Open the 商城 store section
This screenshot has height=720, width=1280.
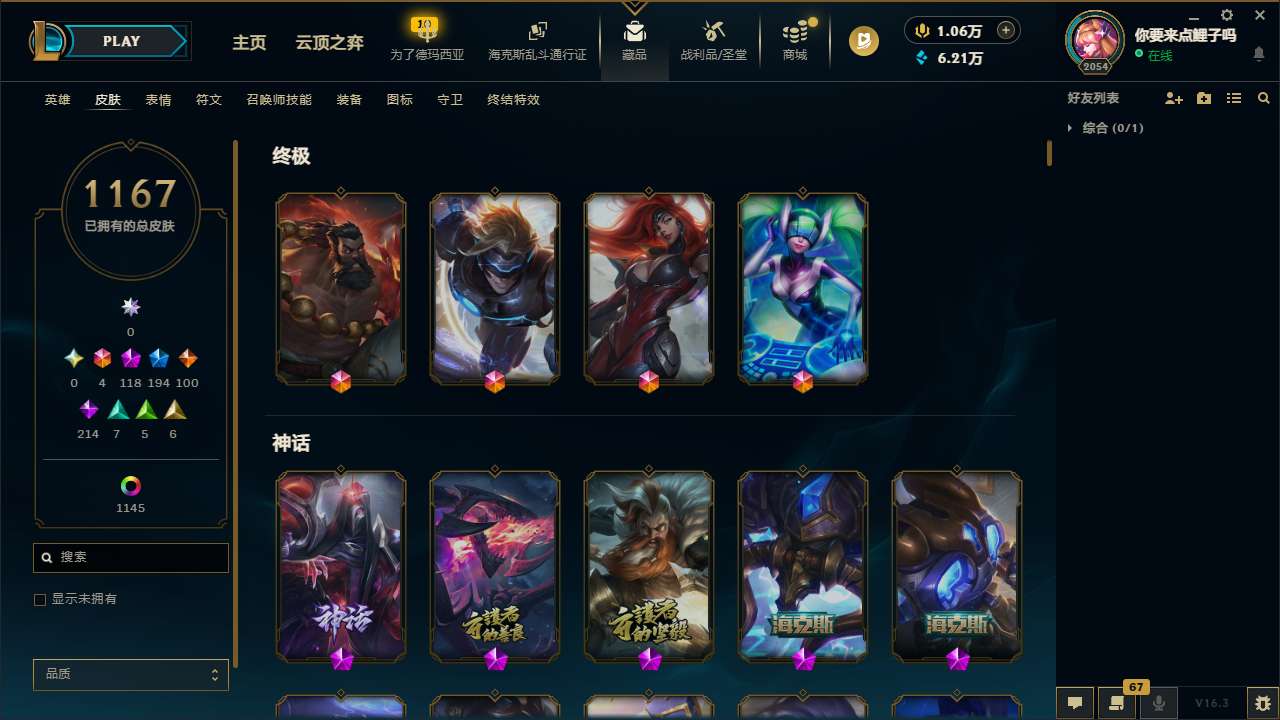click(x=794, y=41)
